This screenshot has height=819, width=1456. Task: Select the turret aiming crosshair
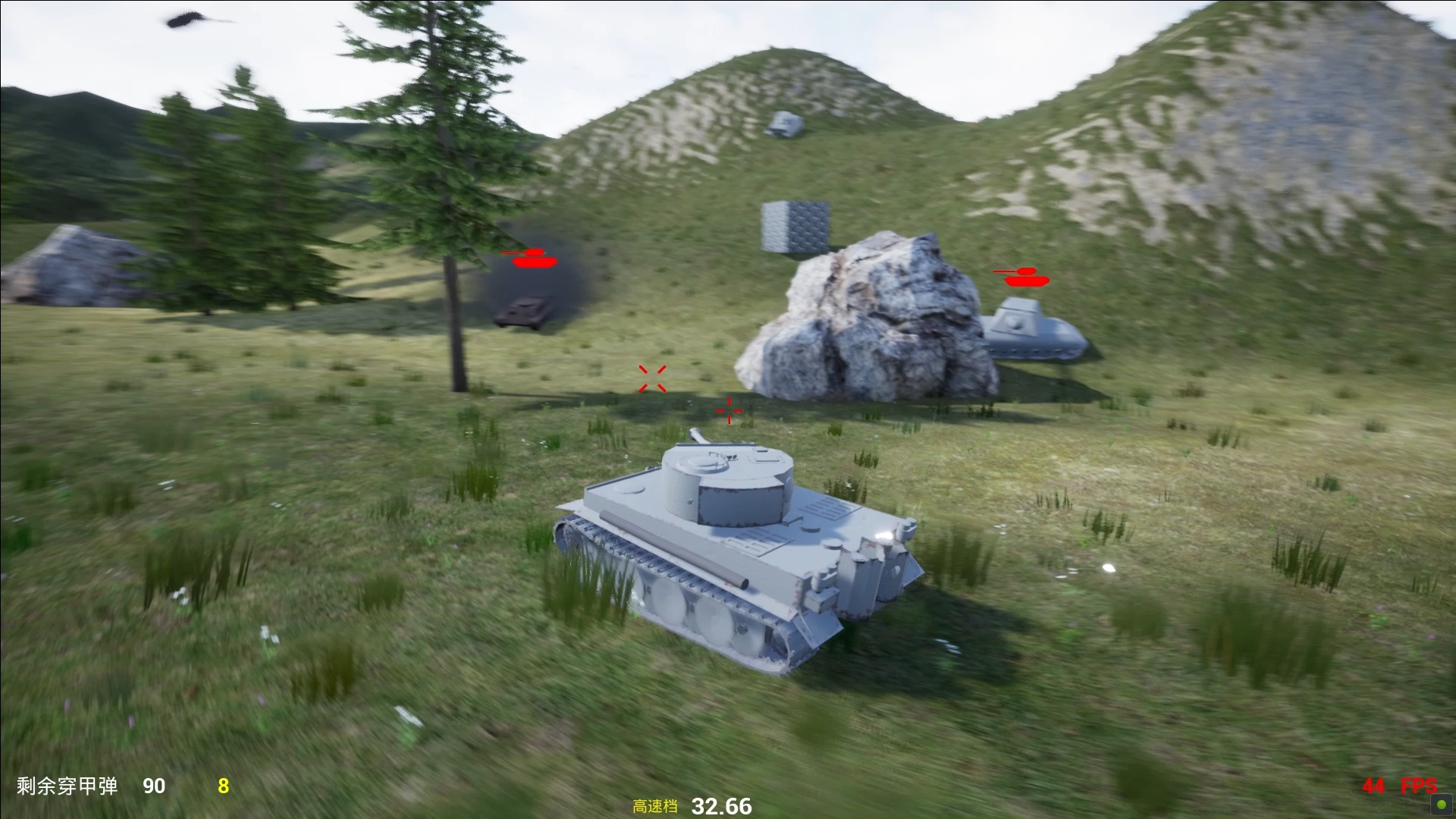coord(652,378)
